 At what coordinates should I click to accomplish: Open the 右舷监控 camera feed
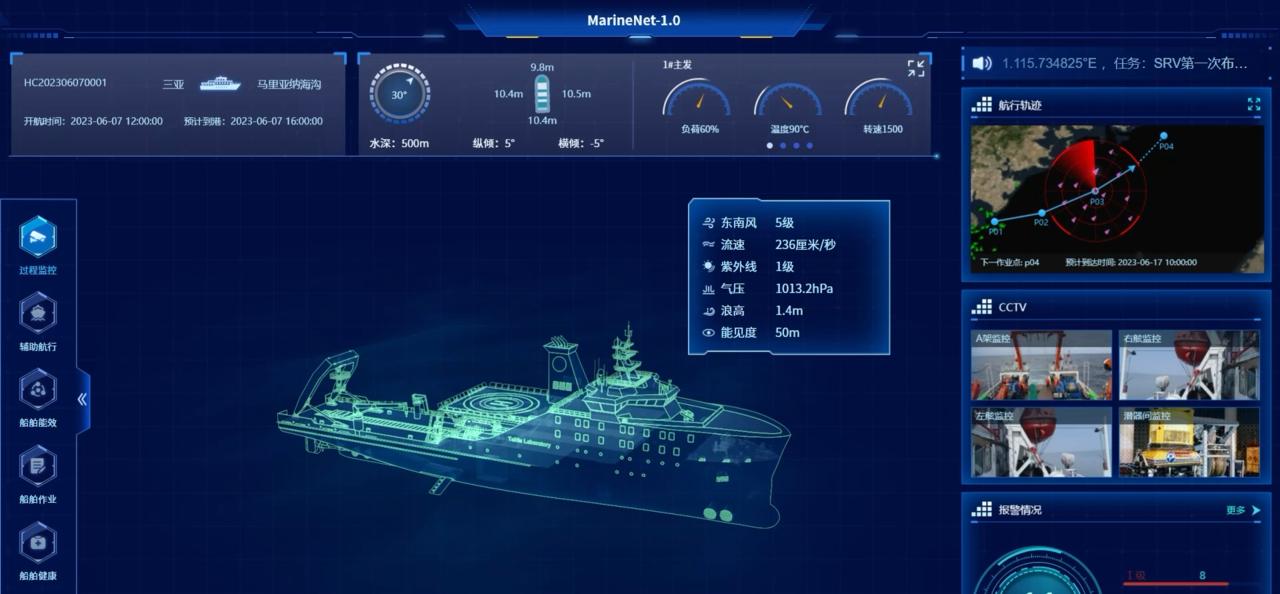1189,365
